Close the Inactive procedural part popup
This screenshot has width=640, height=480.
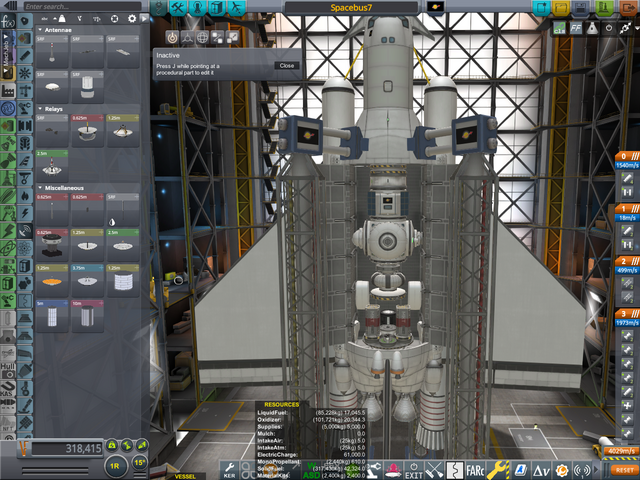click(287, 65)
